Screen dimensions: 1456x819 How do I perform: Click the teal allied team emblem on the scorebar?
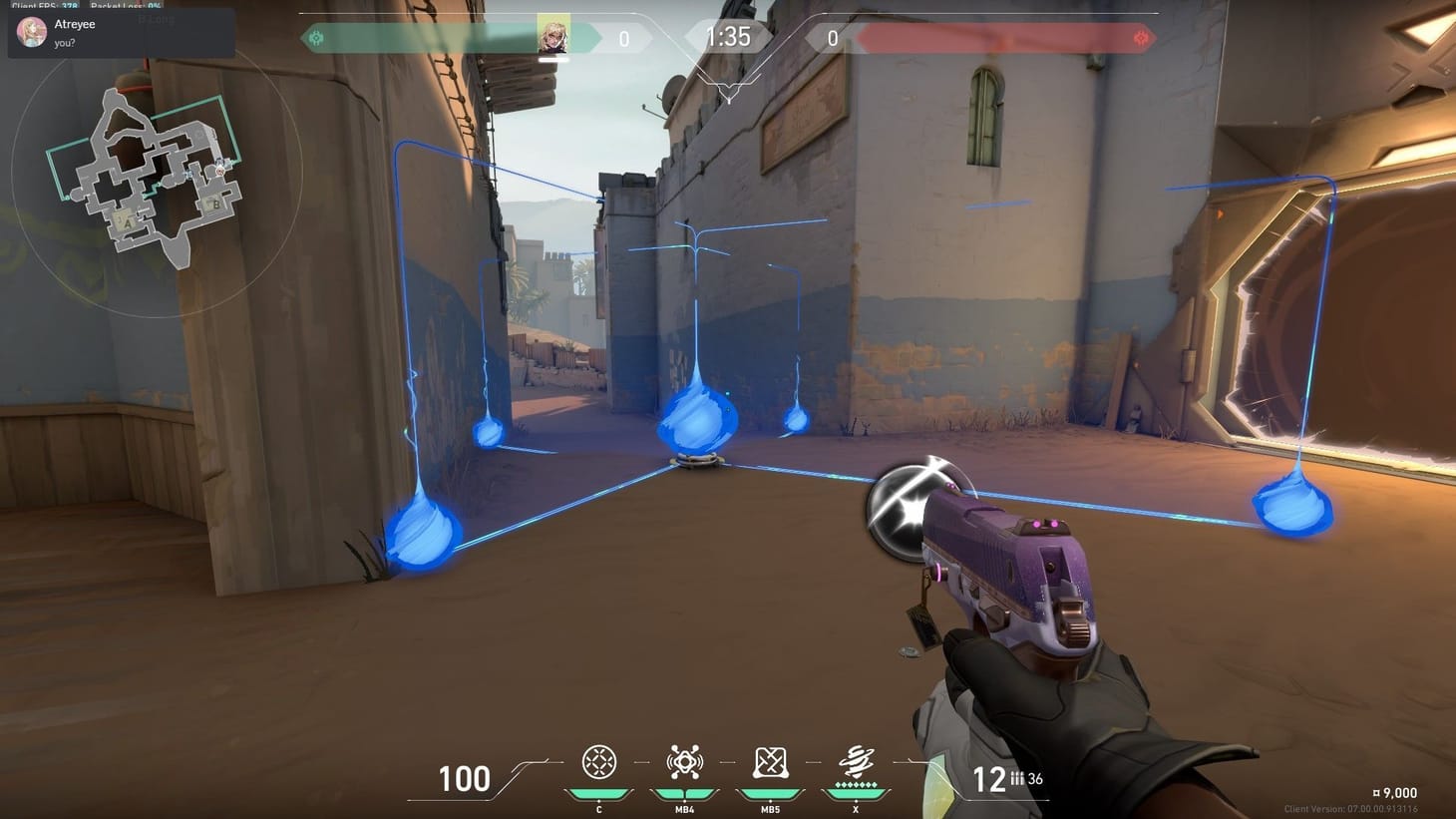318,38
